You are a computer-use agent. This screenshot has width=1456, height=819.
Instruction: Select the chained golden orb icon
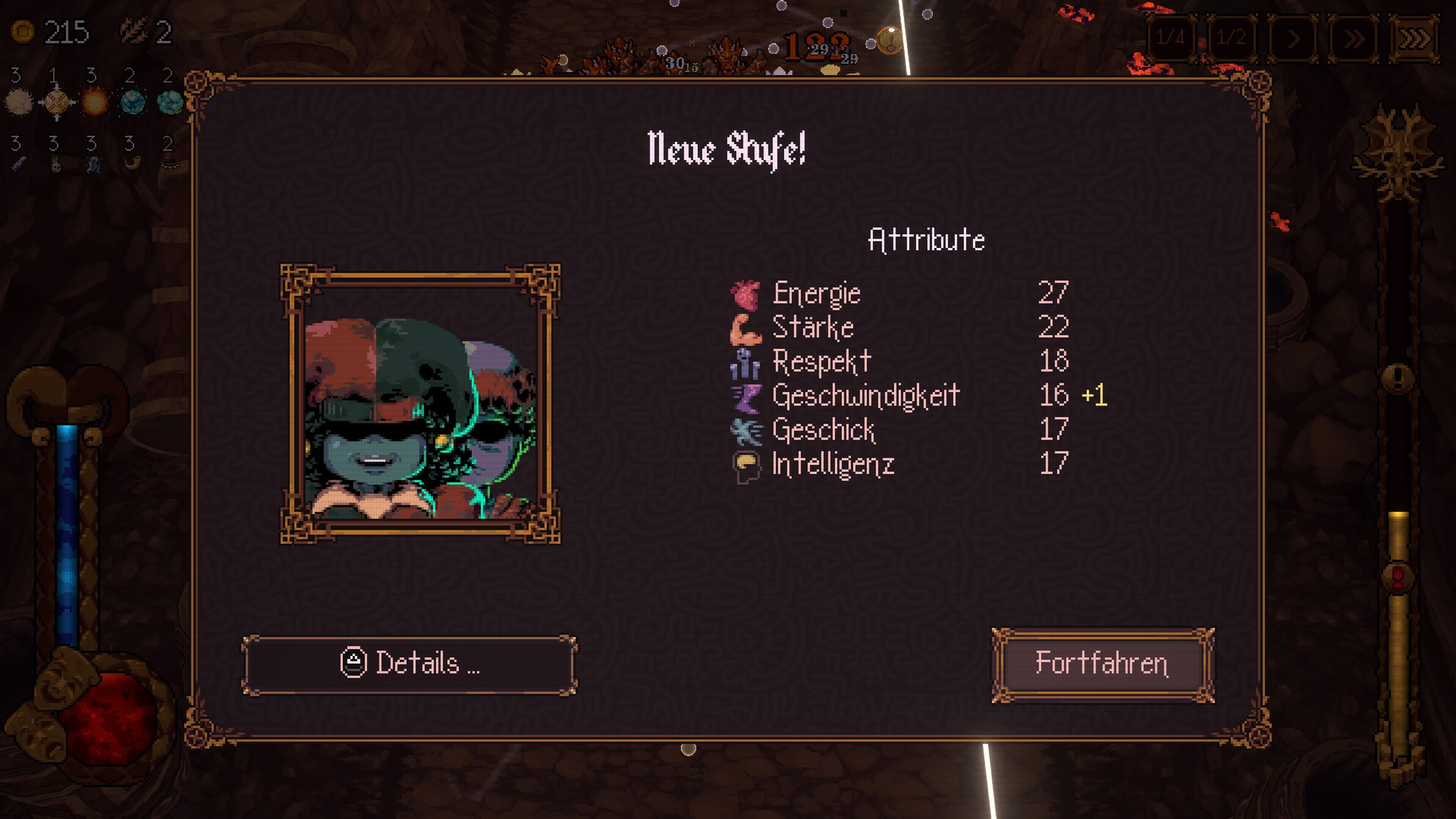56,102
